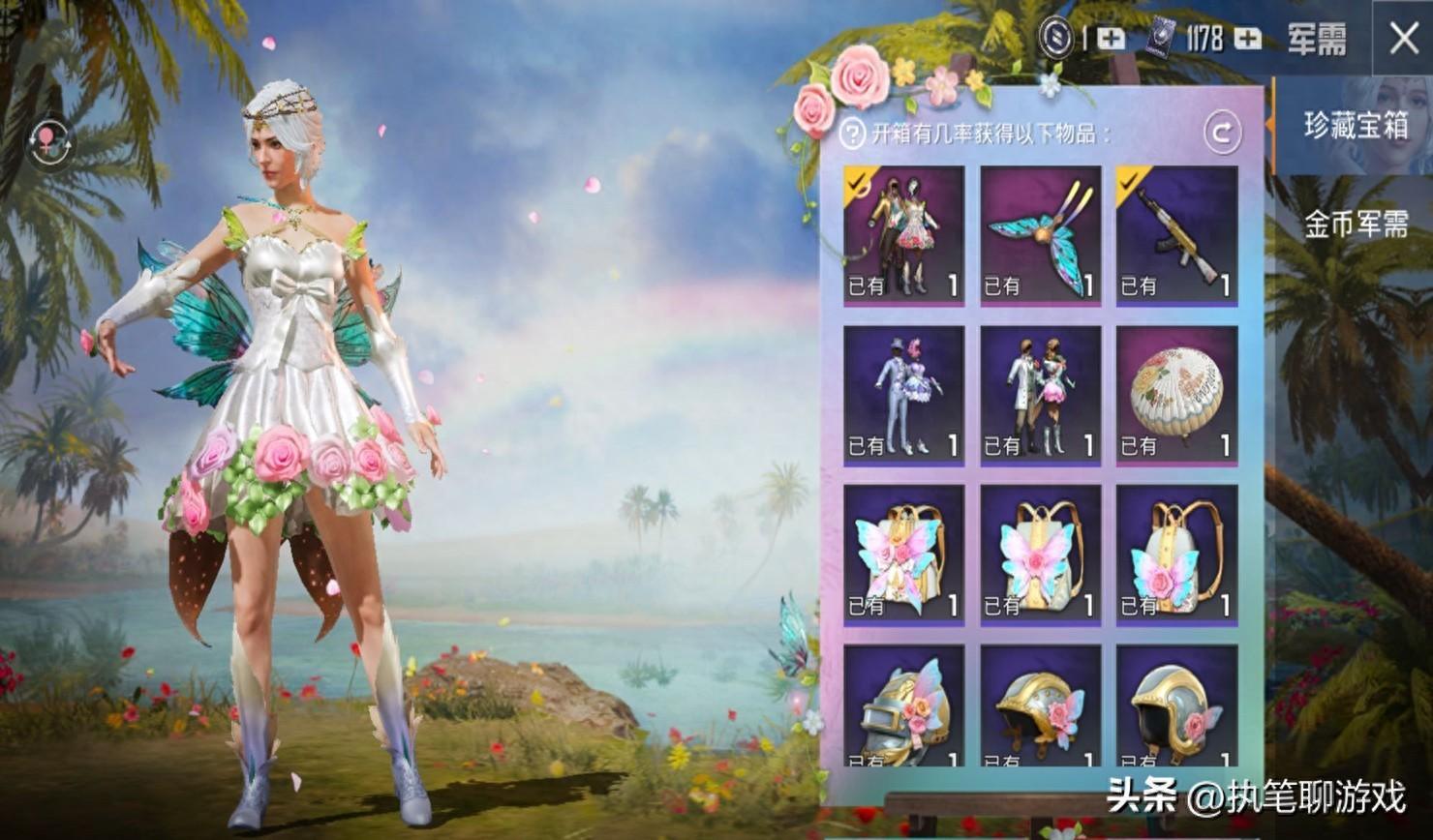This screenshot has width=1433, height=840.
Task: Preview the lavender couple outfit set
Action: coord(904,395)
